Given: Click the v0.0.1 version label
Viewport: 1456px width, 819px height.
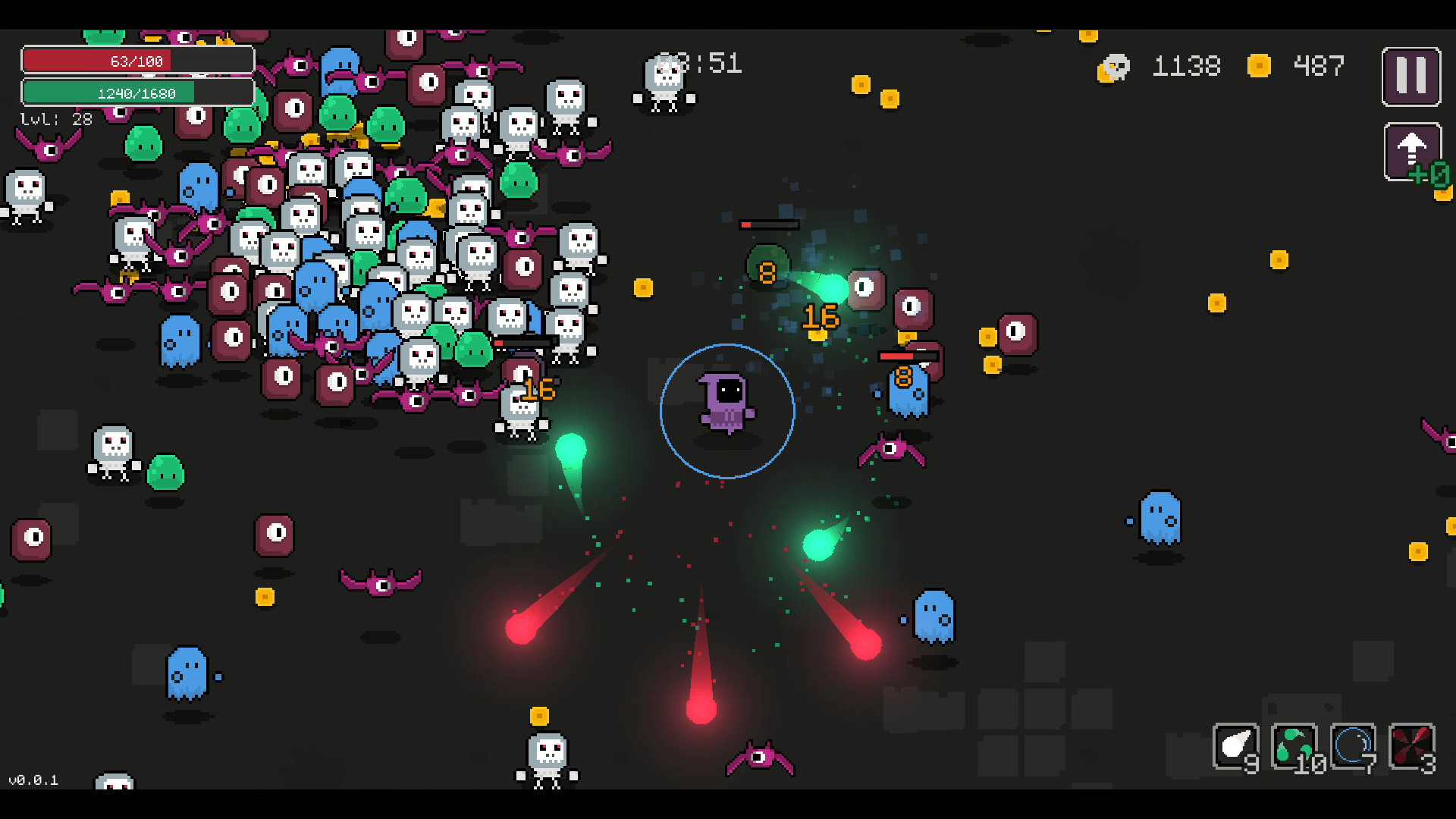Looking at the screenshot, I should [x=33, y=779].
